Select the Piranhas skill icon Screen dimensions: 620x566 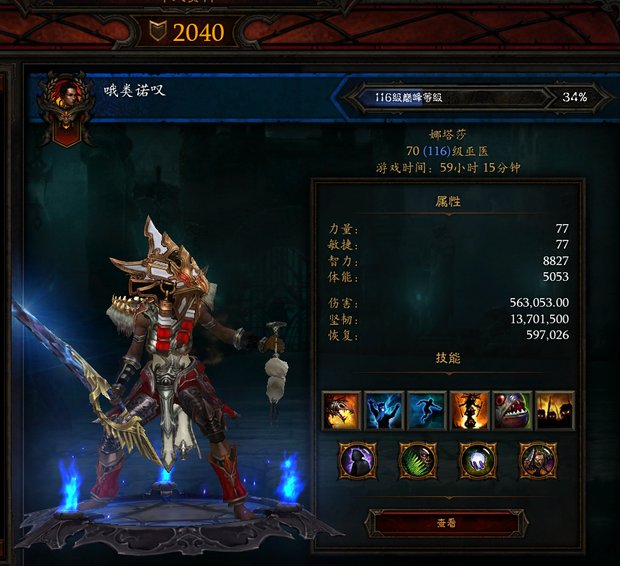pyautogui.click(x=512, y=410)
